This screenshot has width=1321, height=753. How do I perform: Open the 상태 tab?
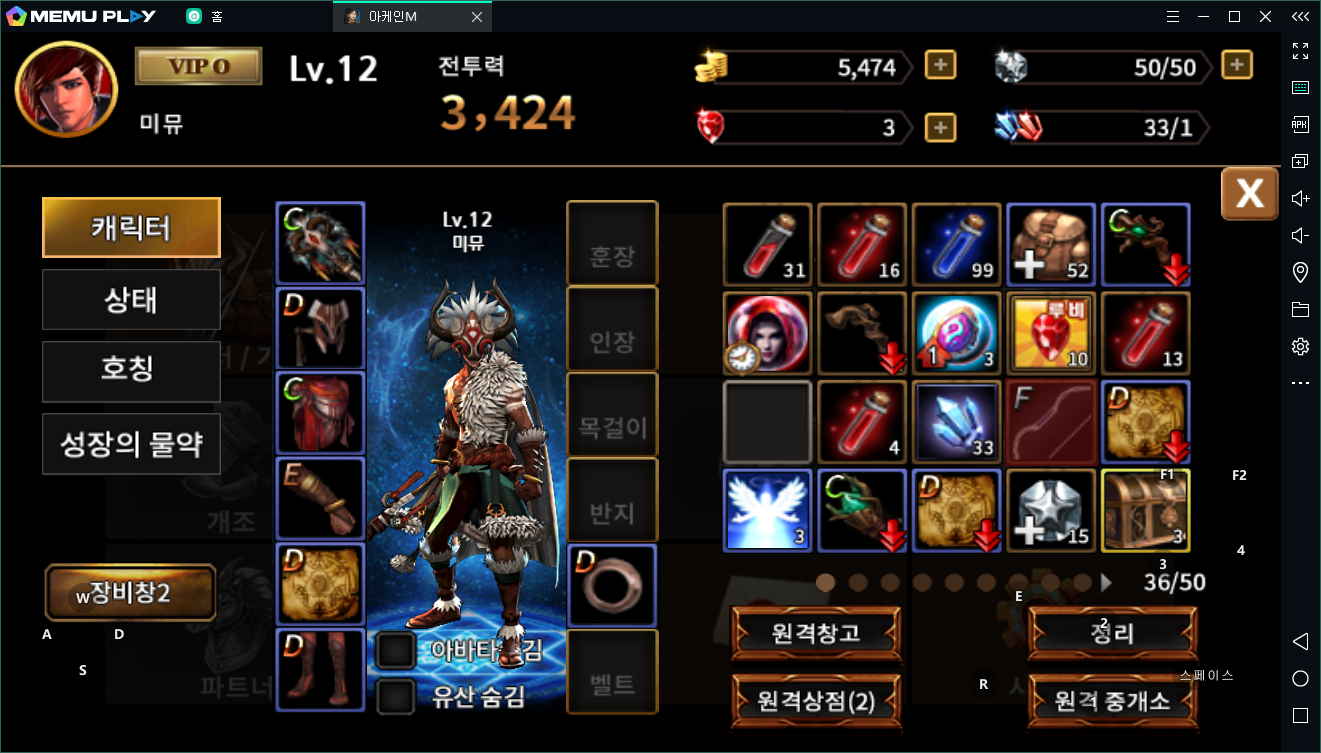point(131,300)
